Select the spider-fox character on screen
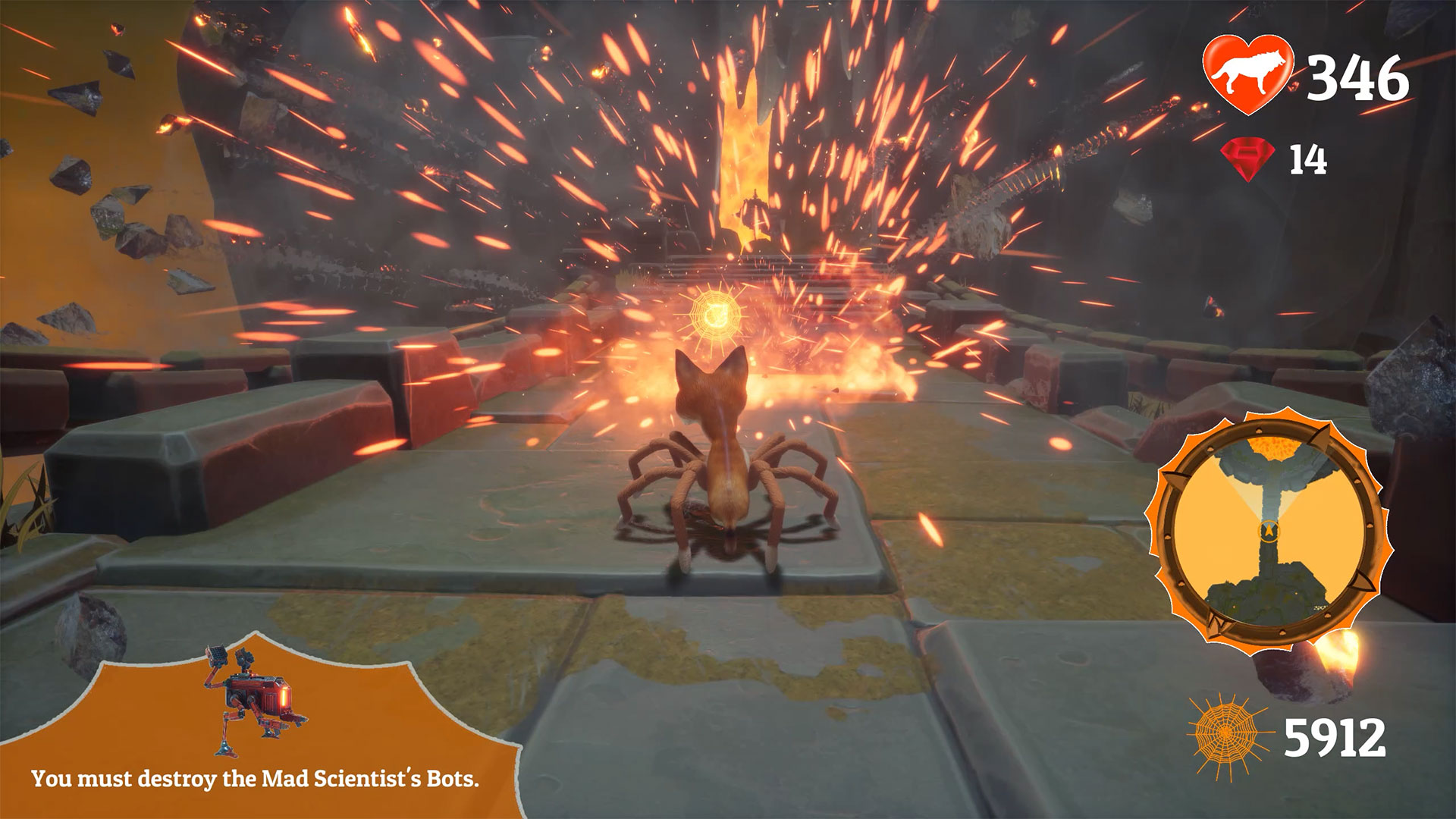This screenshot has width=1456, height=819. (724, 463)
